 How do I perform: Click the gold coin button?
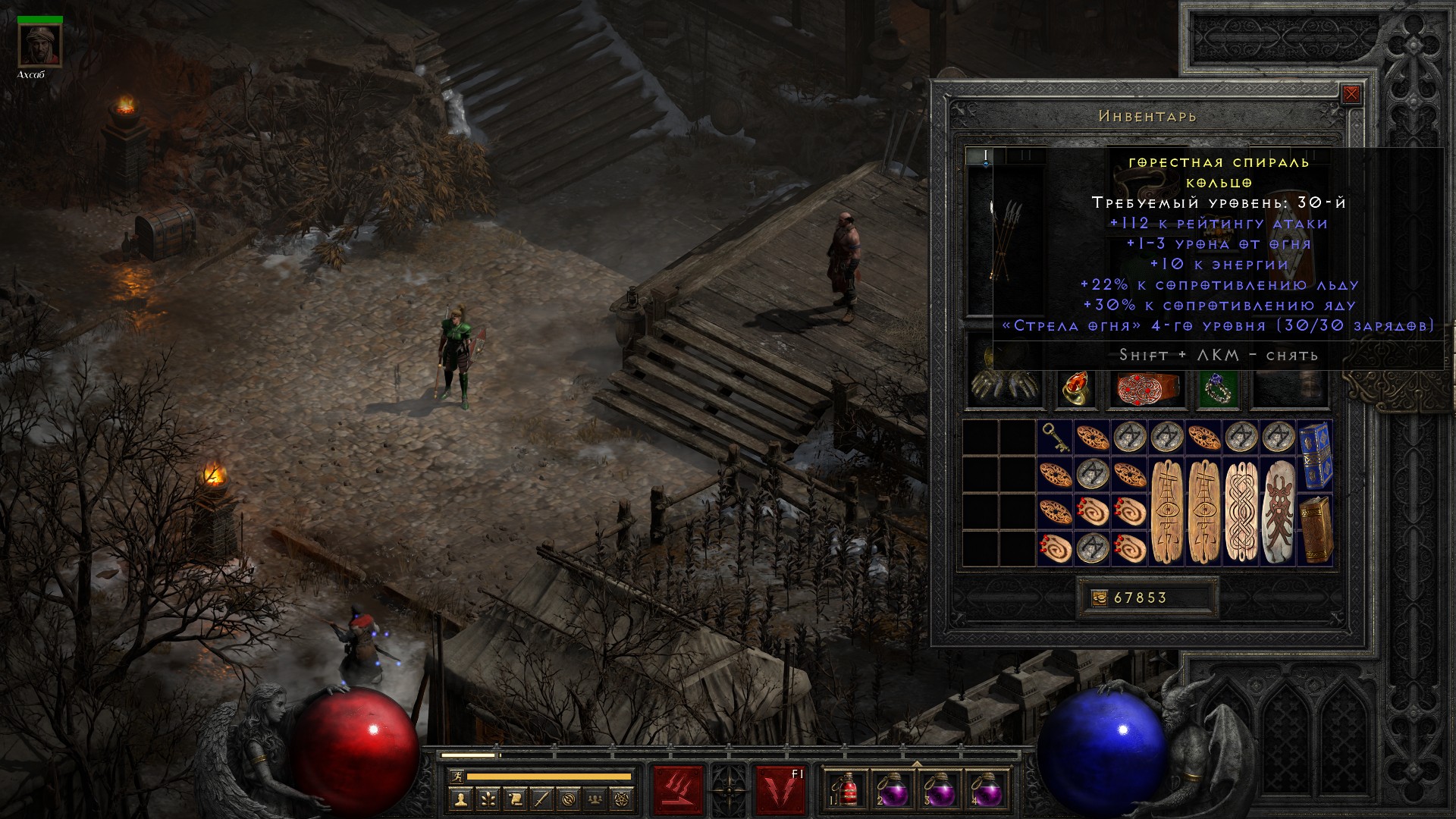tap(1099, 598)
